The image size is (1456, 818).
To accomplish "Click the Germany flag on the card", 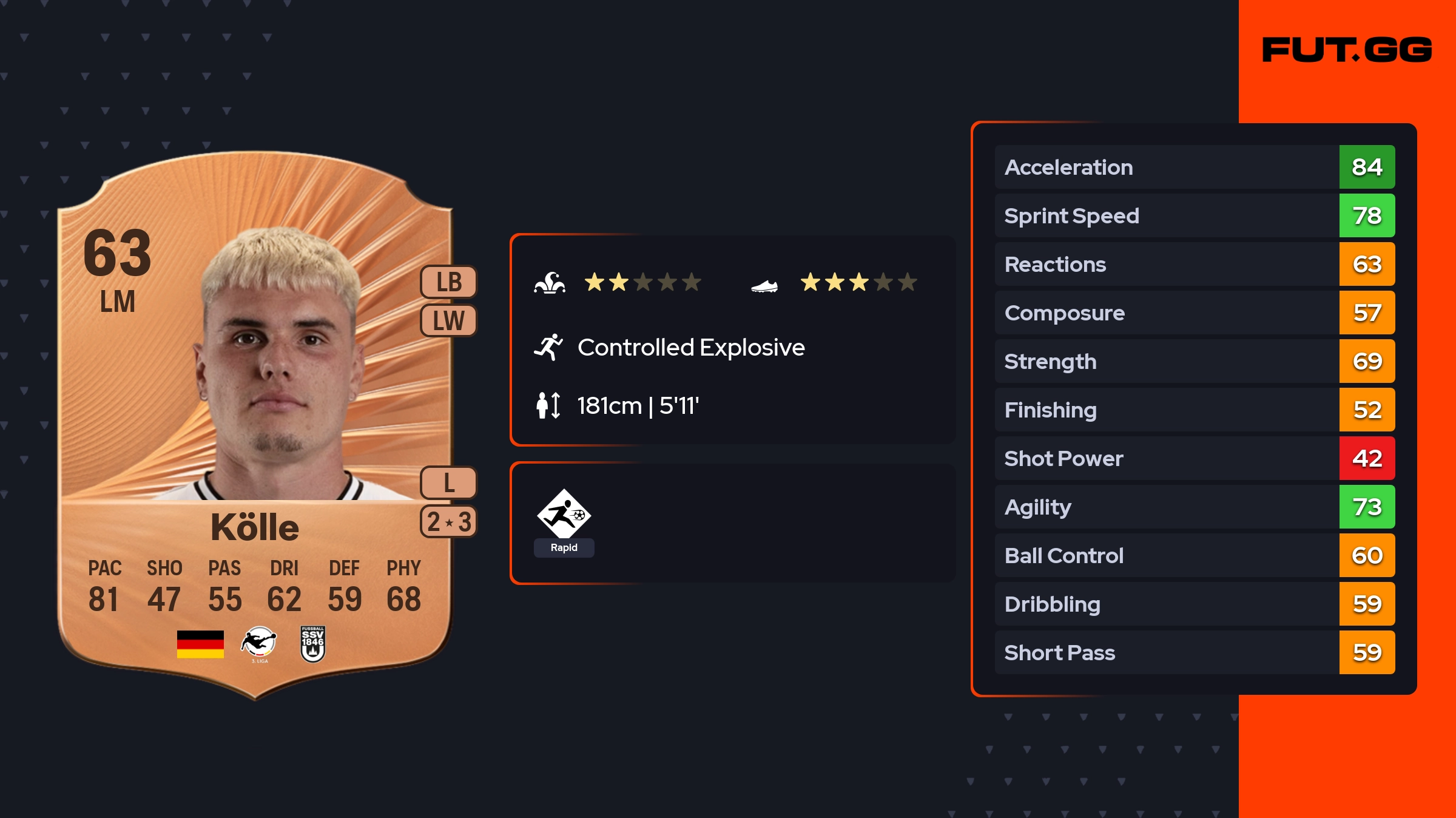I will [x=200, y=644].
